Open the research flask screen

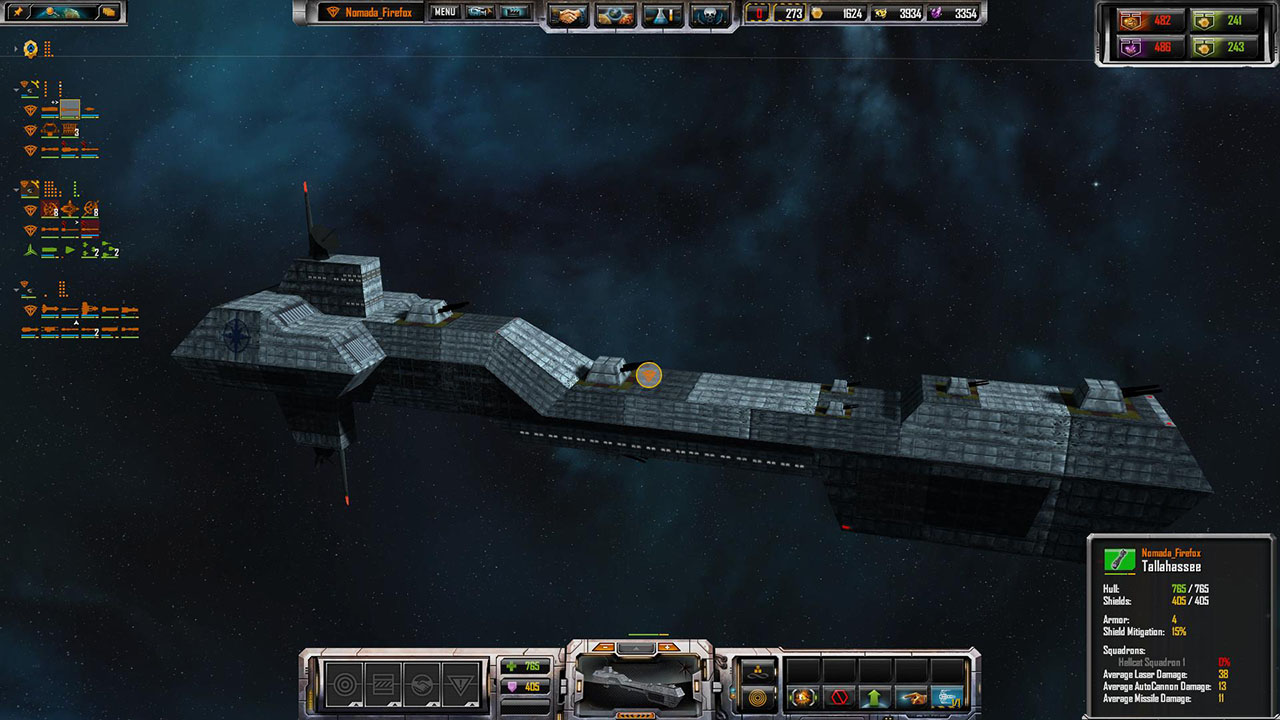[x=662, y=15]
